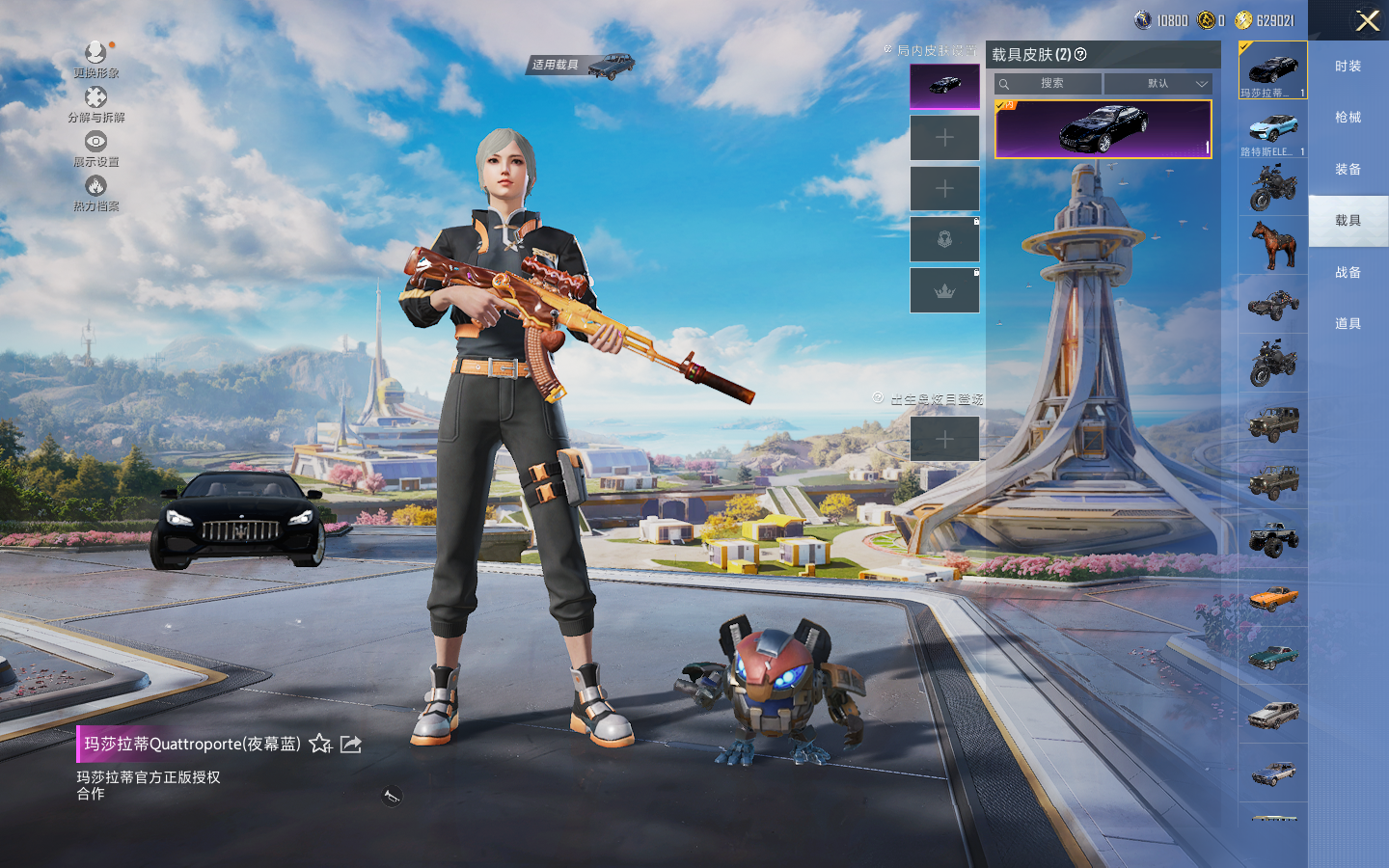Click the 更换形象 change appearance icon

tap(95, 54)
